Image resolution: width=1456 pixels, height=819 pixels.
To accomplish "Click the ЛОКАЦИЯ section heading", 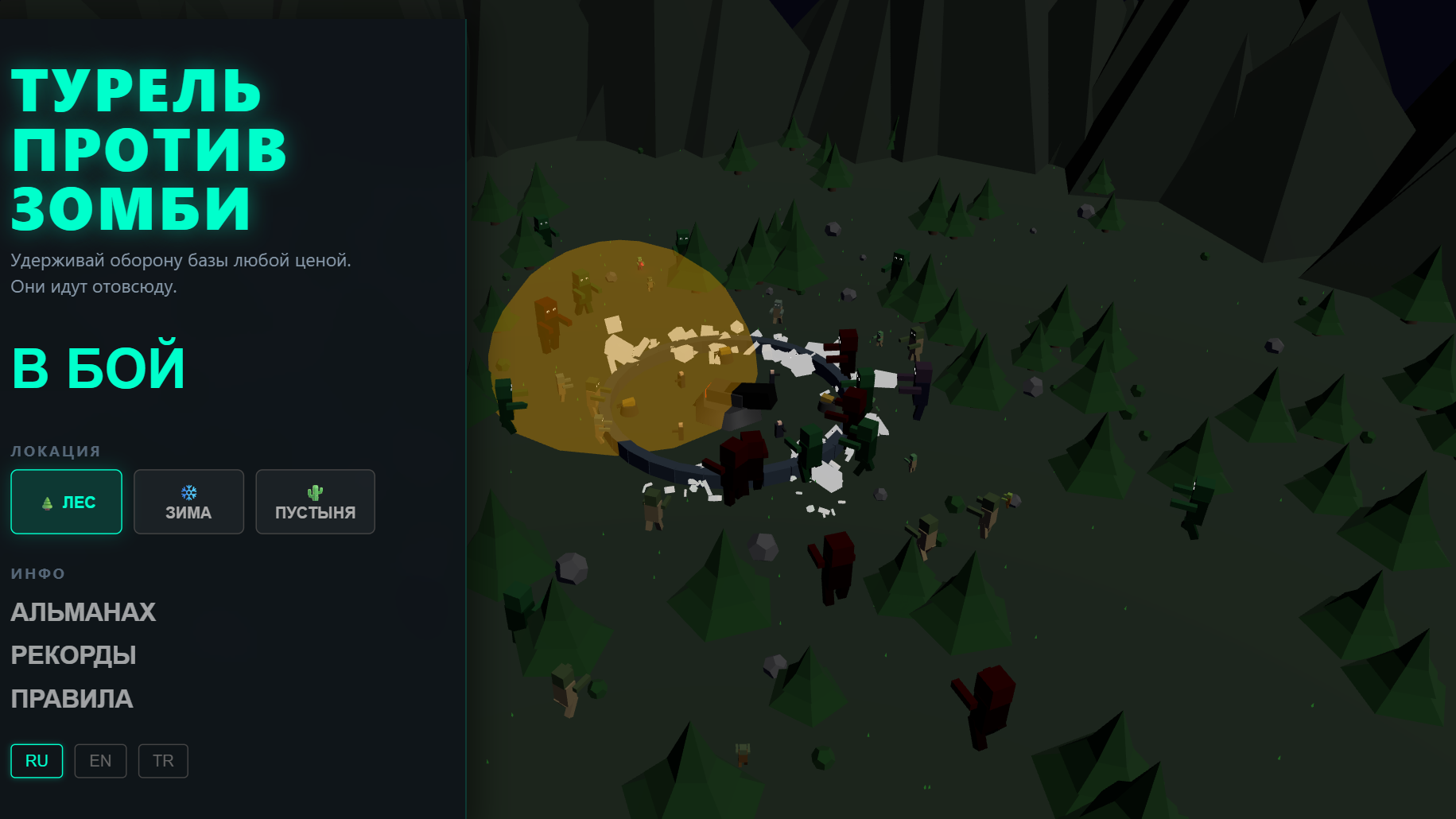I will pos(55,450).
